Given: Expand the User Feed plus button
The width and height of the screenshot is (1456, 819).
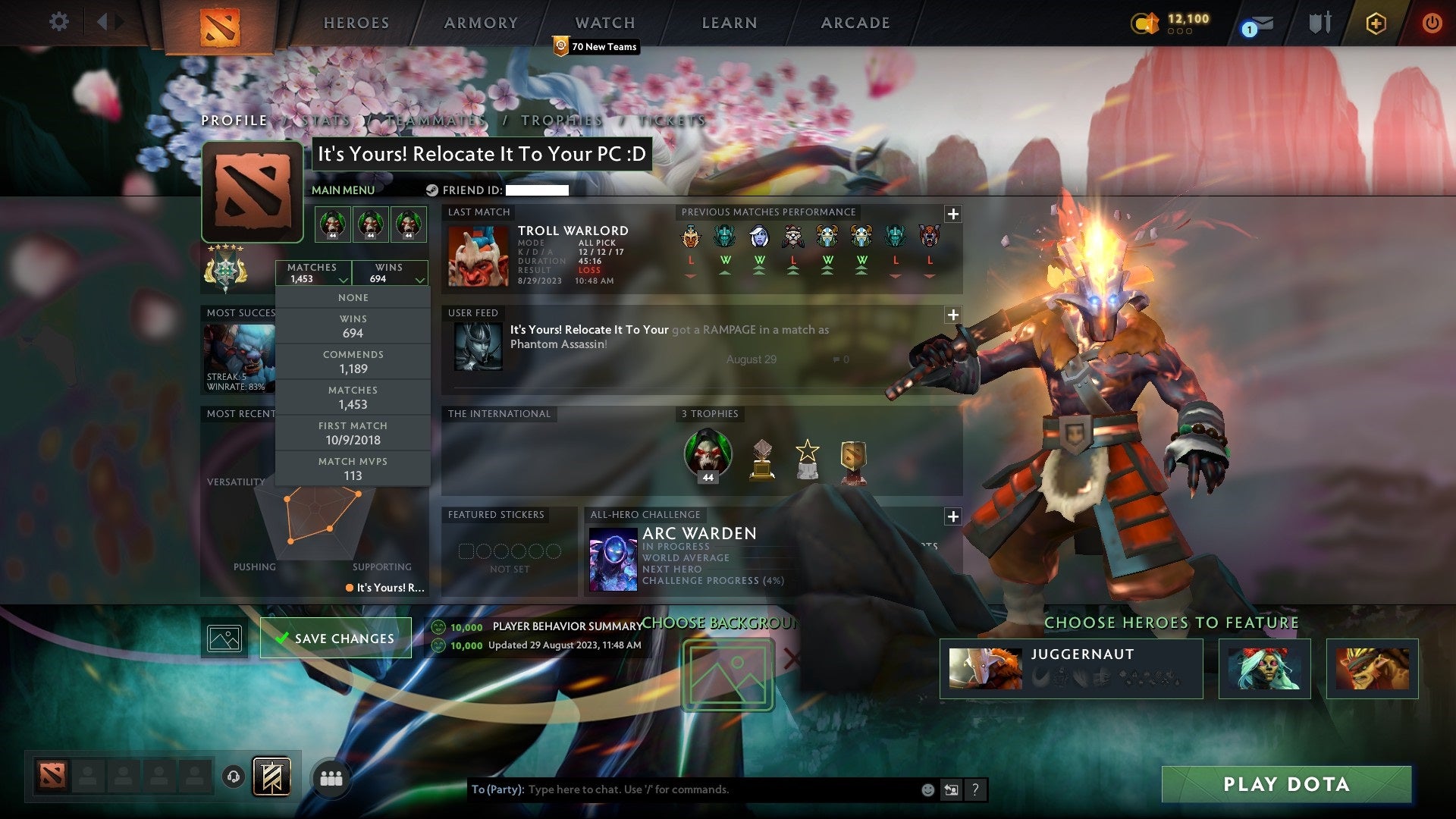Looking at the screenshot, I should [953, 313].
